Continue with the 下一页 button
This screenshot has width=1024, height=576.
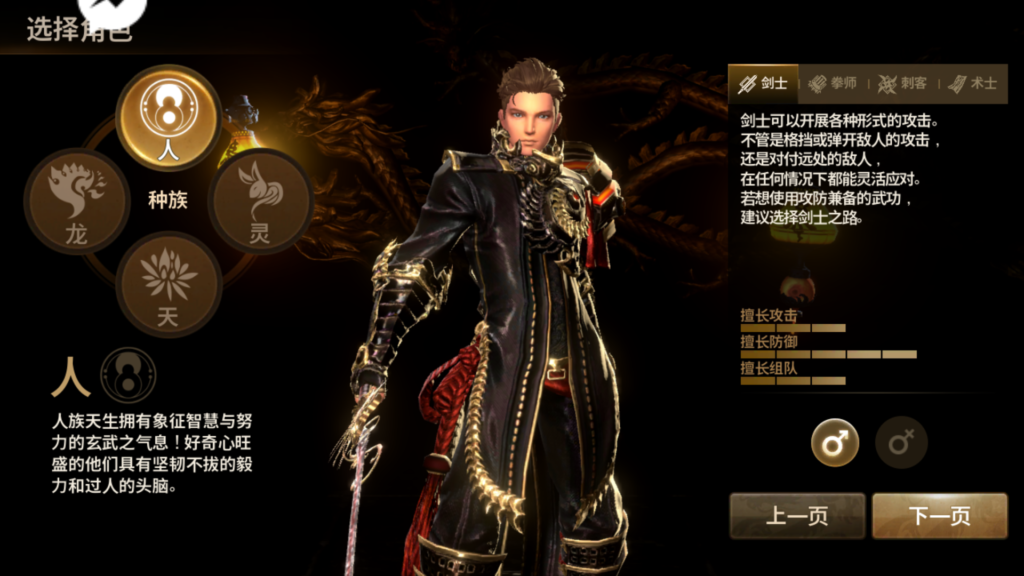939,516
